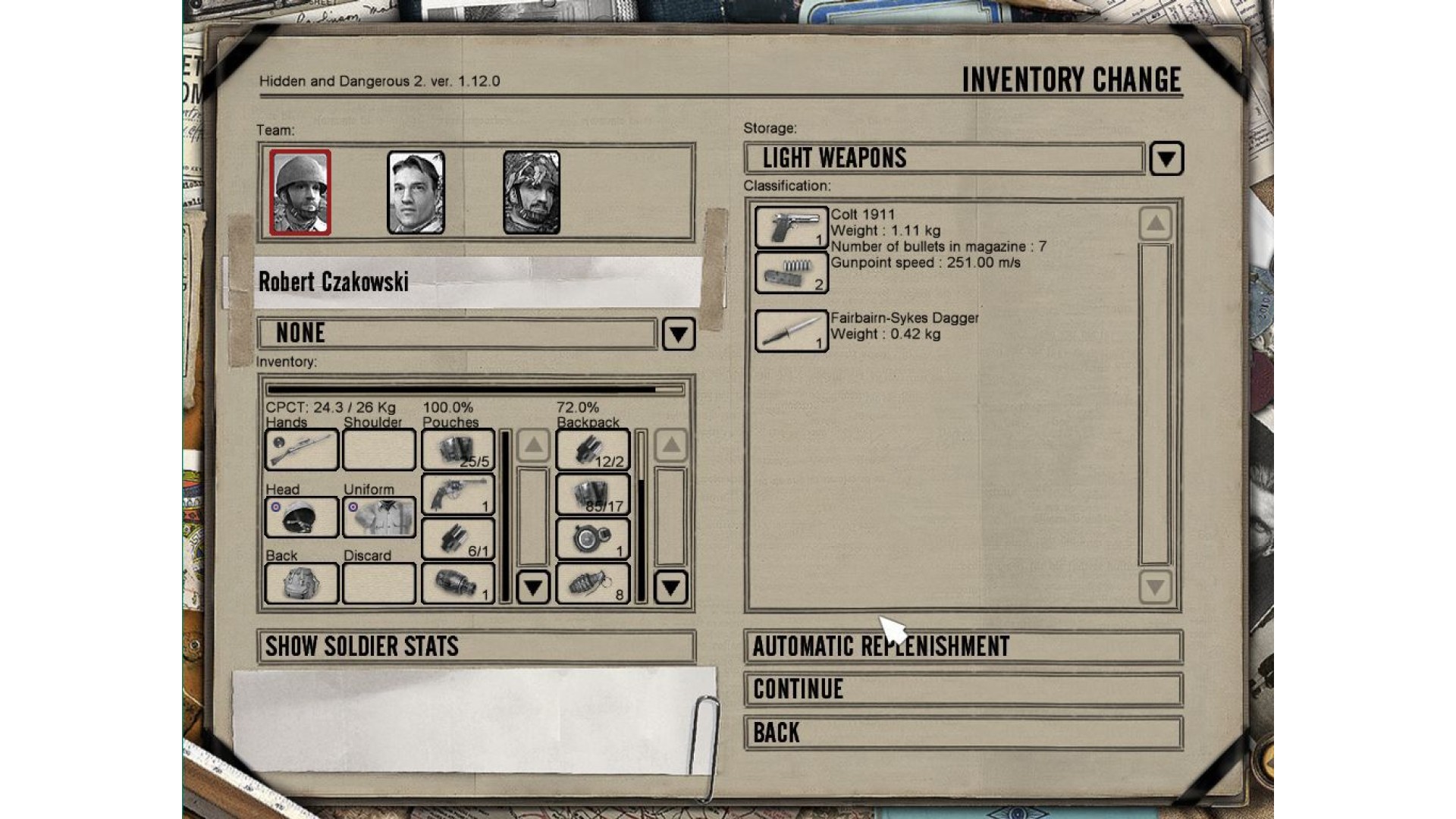Show Soldier Stats
The image size is (1456, 819).
point(476,646)
